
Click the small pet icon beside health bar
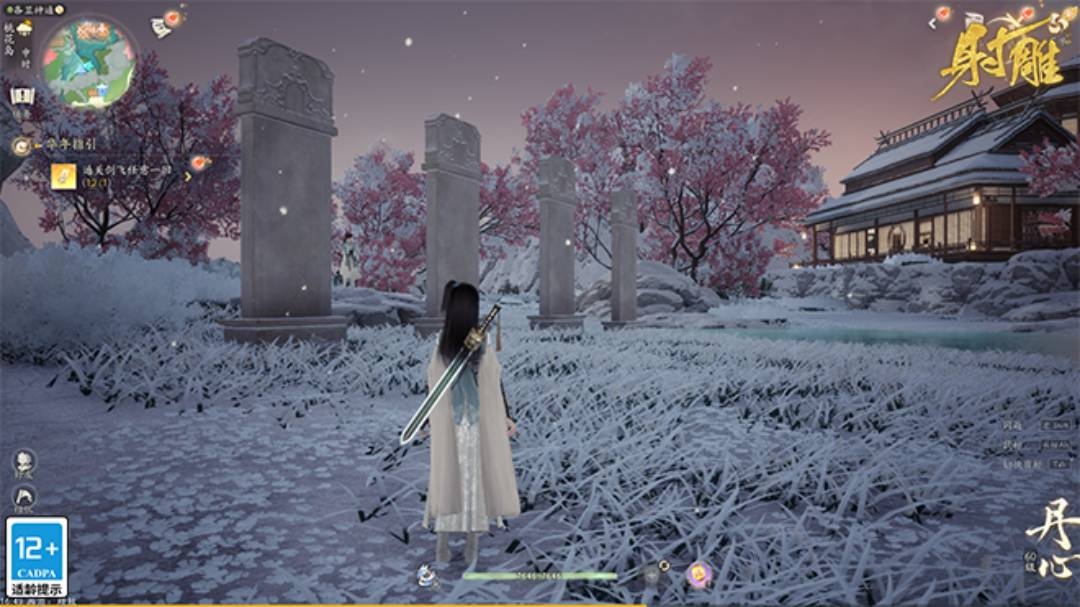pos(426,575)
